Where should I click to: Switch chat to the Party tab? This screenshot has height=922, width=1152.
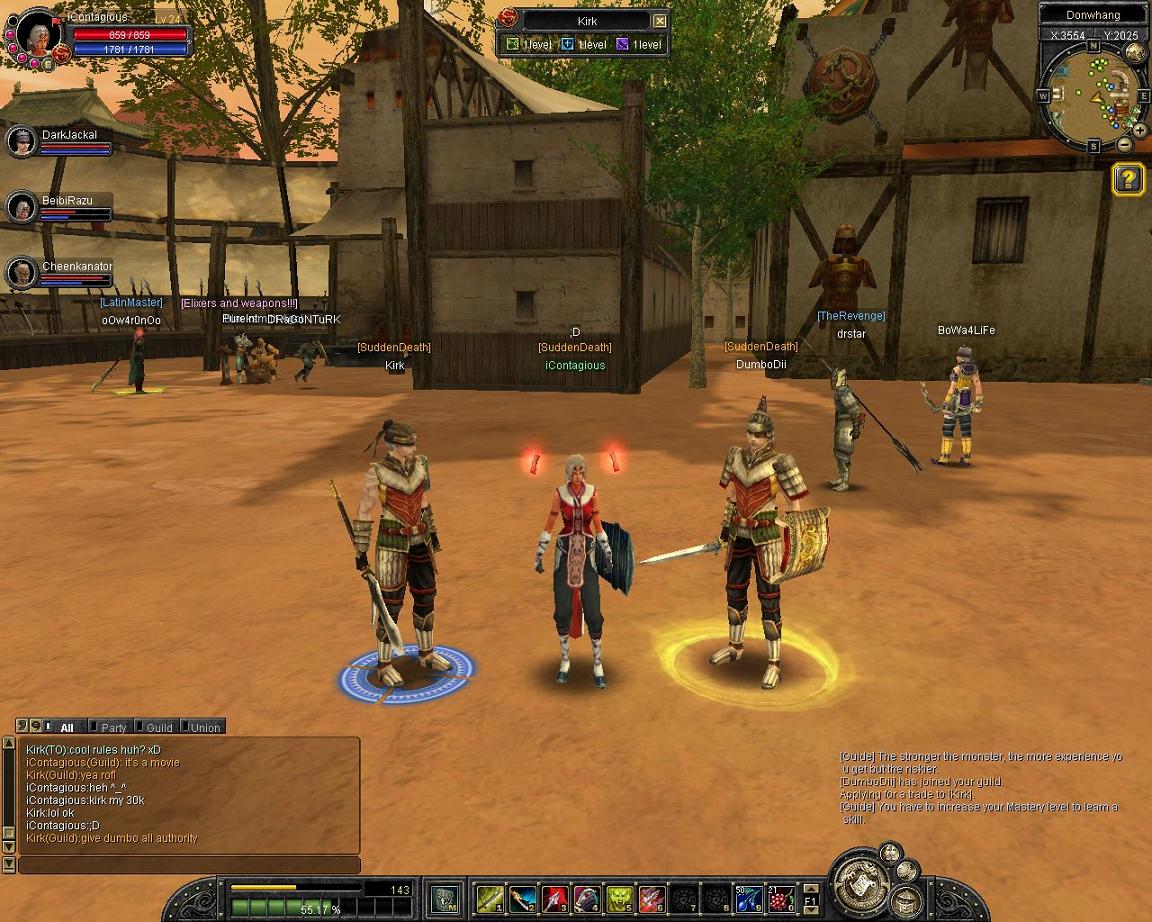(x=113, y=727)
